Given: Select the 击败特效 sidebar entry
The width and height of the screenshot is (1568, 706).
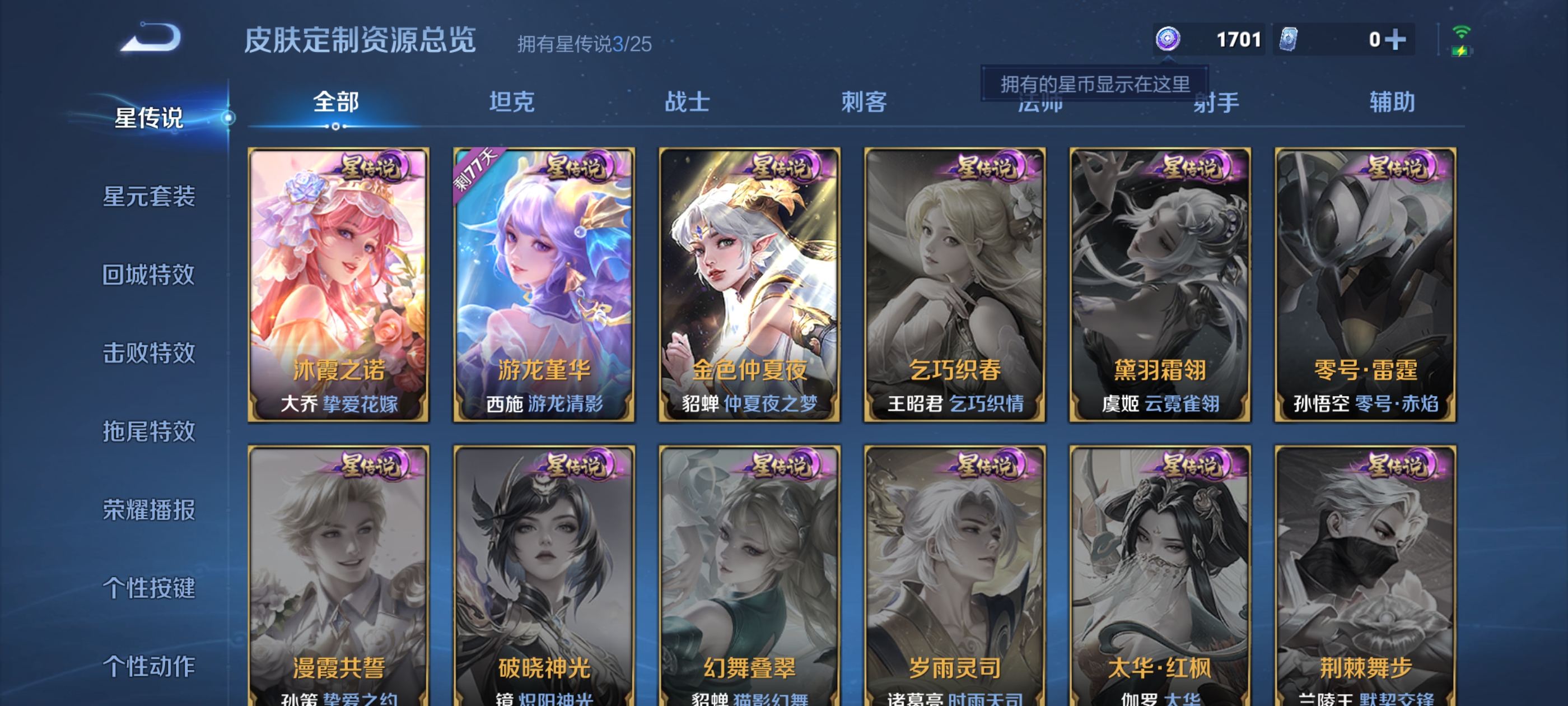Looking at the screenshot, I should click(x=148, y=355).
